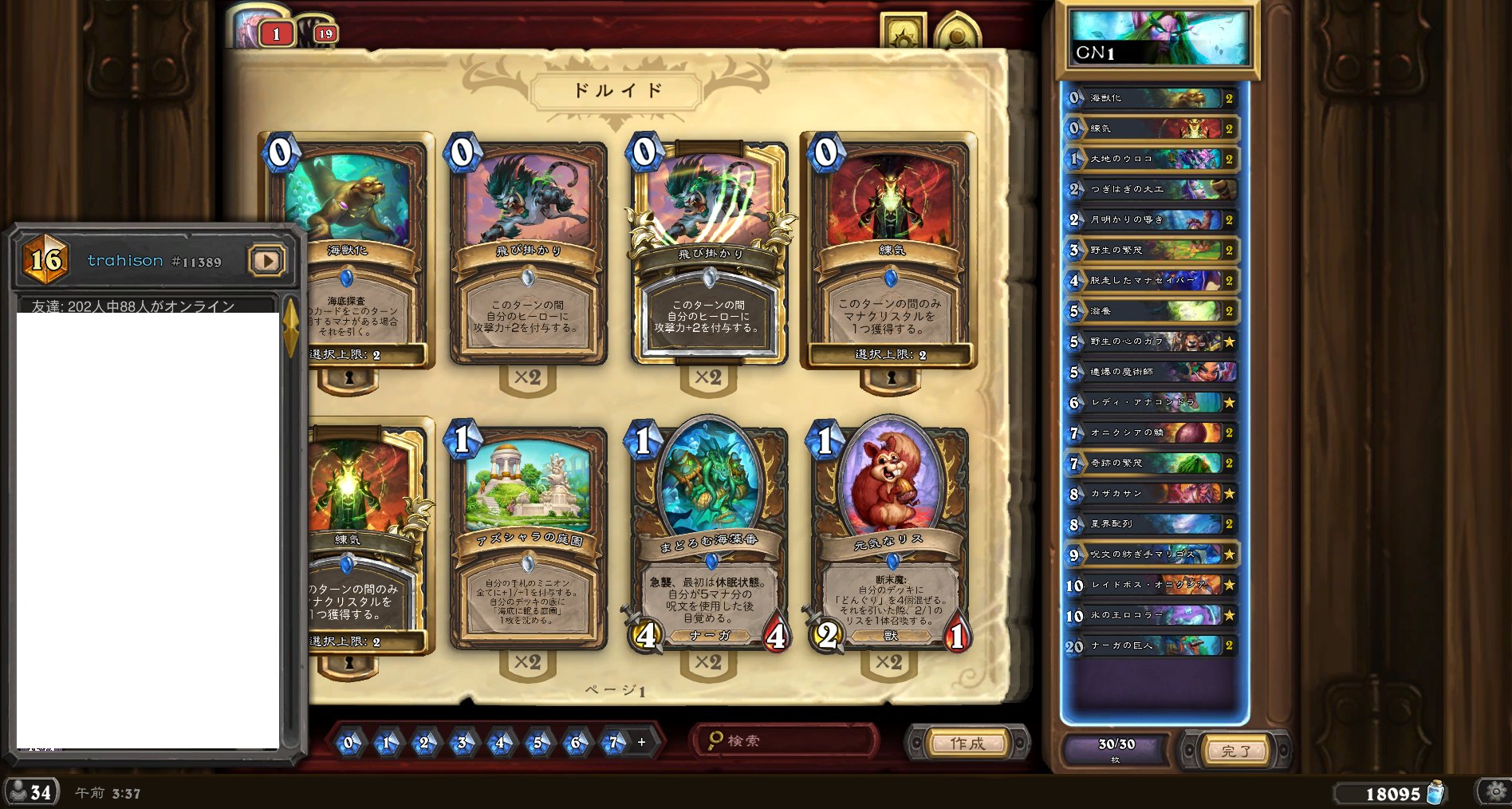The image size is (1512, 809).
Task: Select the golden 飛び掛かり card with claw slashes
Action: (x=709, y=251)
